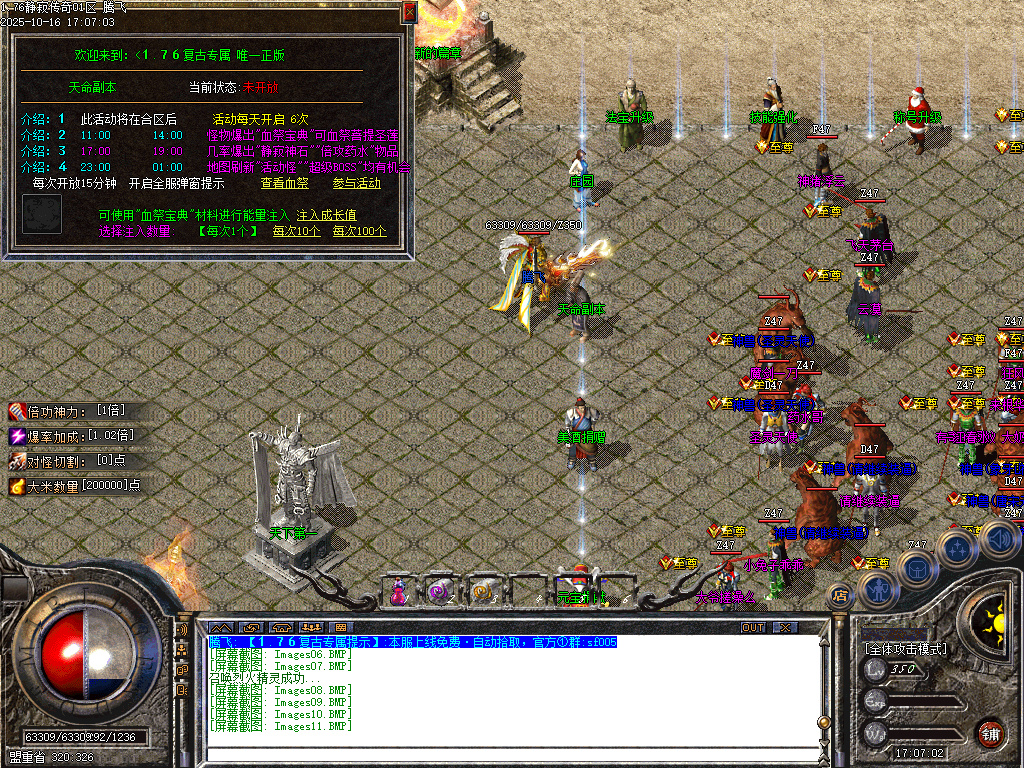1024x768 pixels.
Task: Choose the 每次10个 injection quantity
Action: [x=297, y=231]
